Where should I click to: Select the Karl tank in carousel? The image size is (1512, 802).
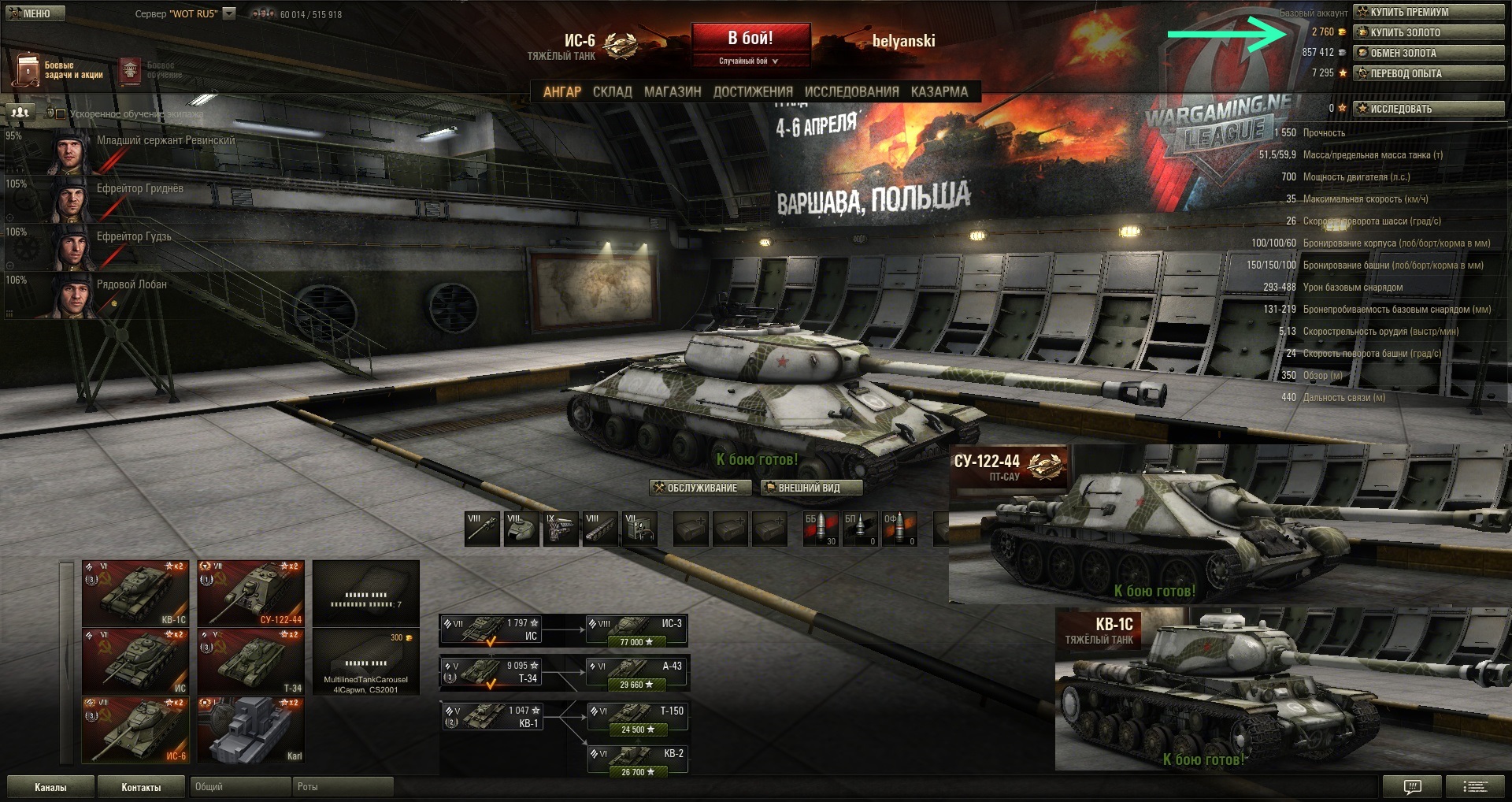pyautogui.click(x=250, y=730)
